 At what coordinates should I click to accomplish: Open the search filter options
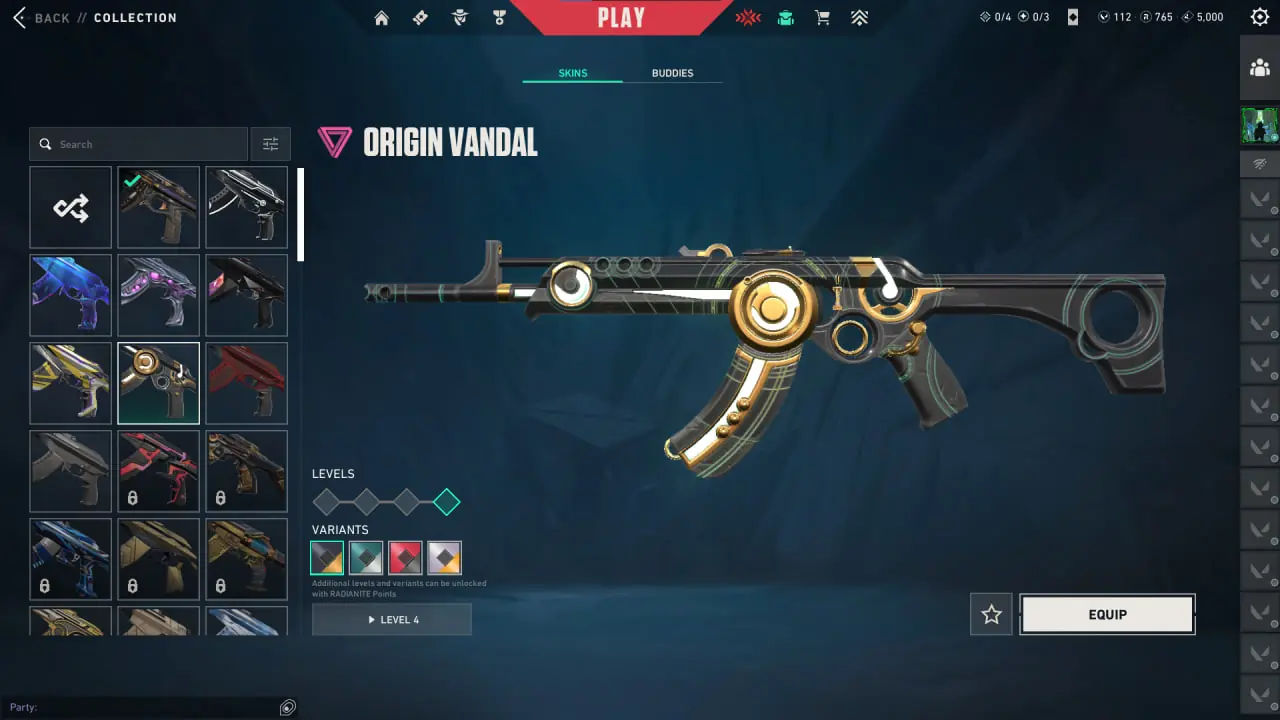270,143
